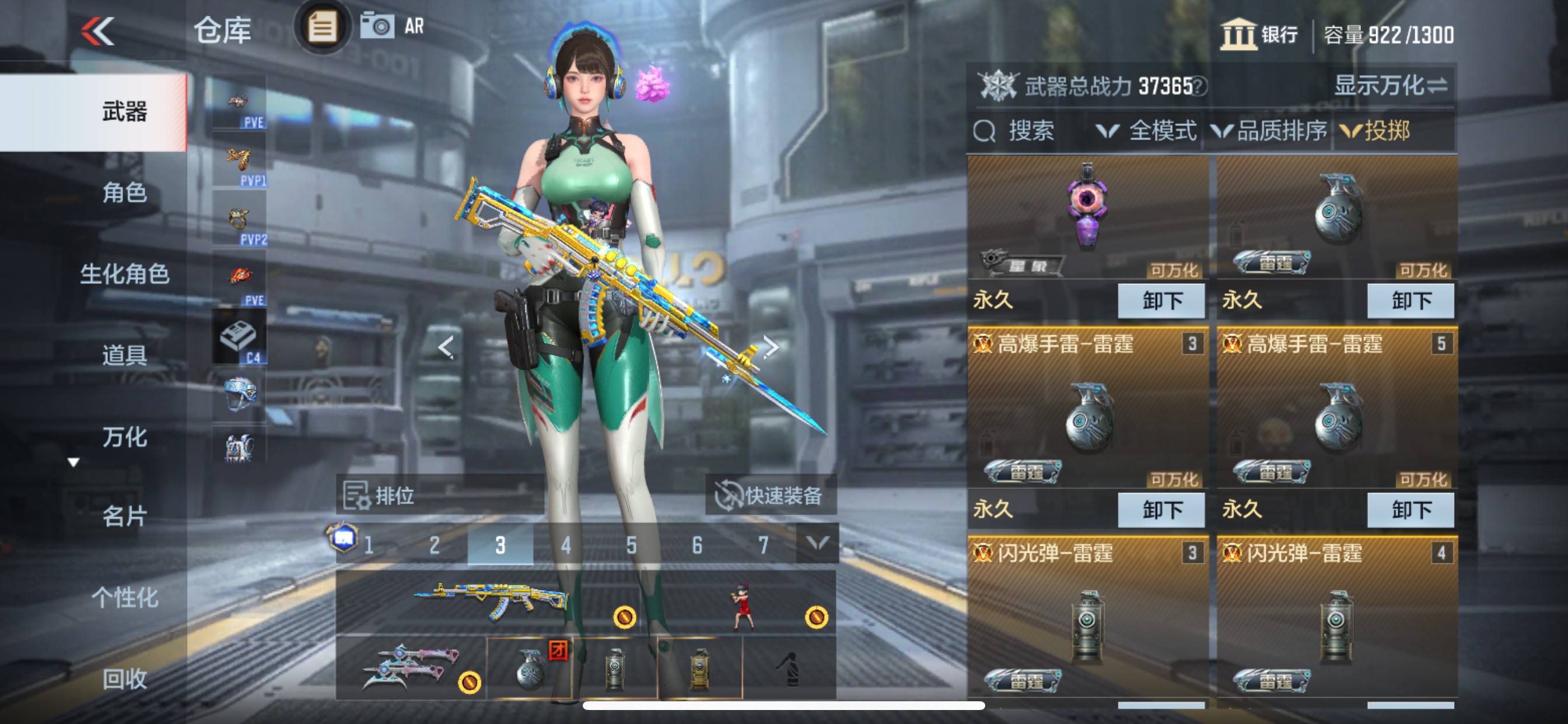The width and height of the screenshot is (1568, 724).
Task: Select the C4 equipment slot
Action: pyautogui.click(x=240, y=334)
